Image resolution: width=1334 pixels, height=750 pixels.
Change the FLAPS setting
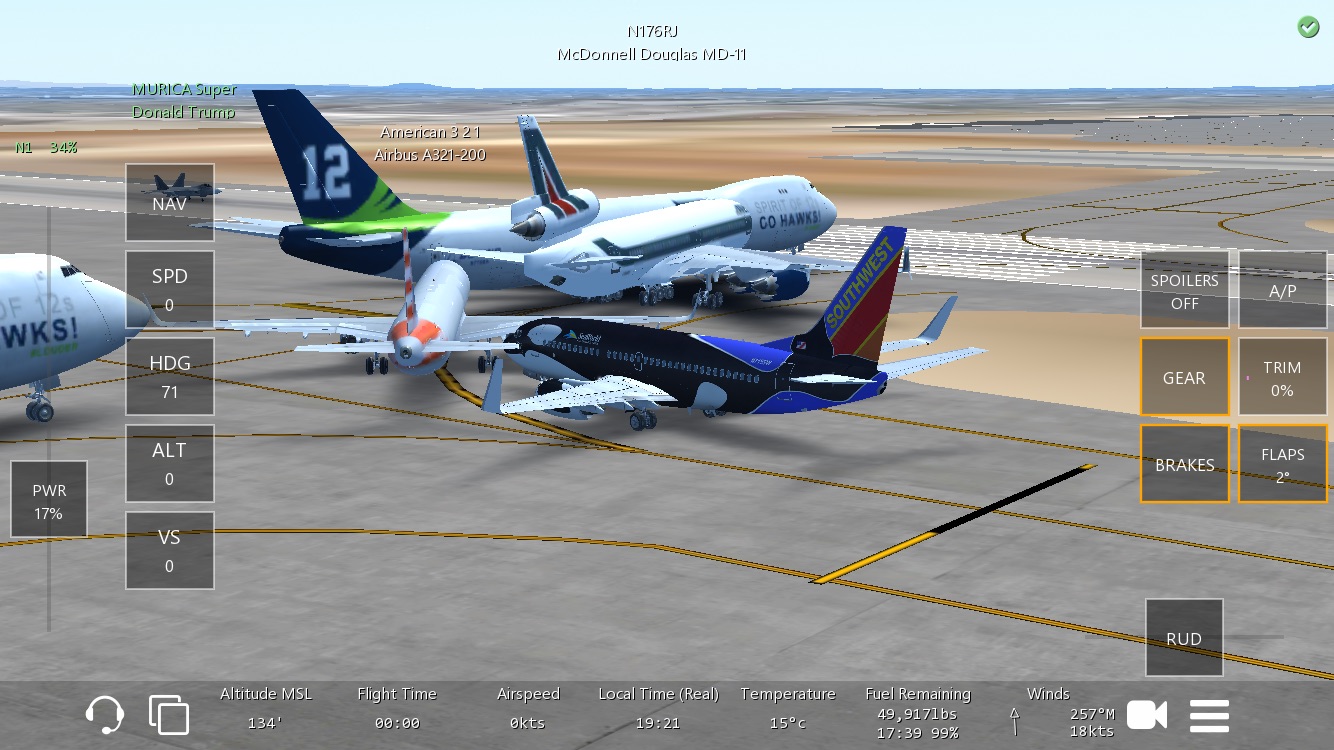point(1283,464)
